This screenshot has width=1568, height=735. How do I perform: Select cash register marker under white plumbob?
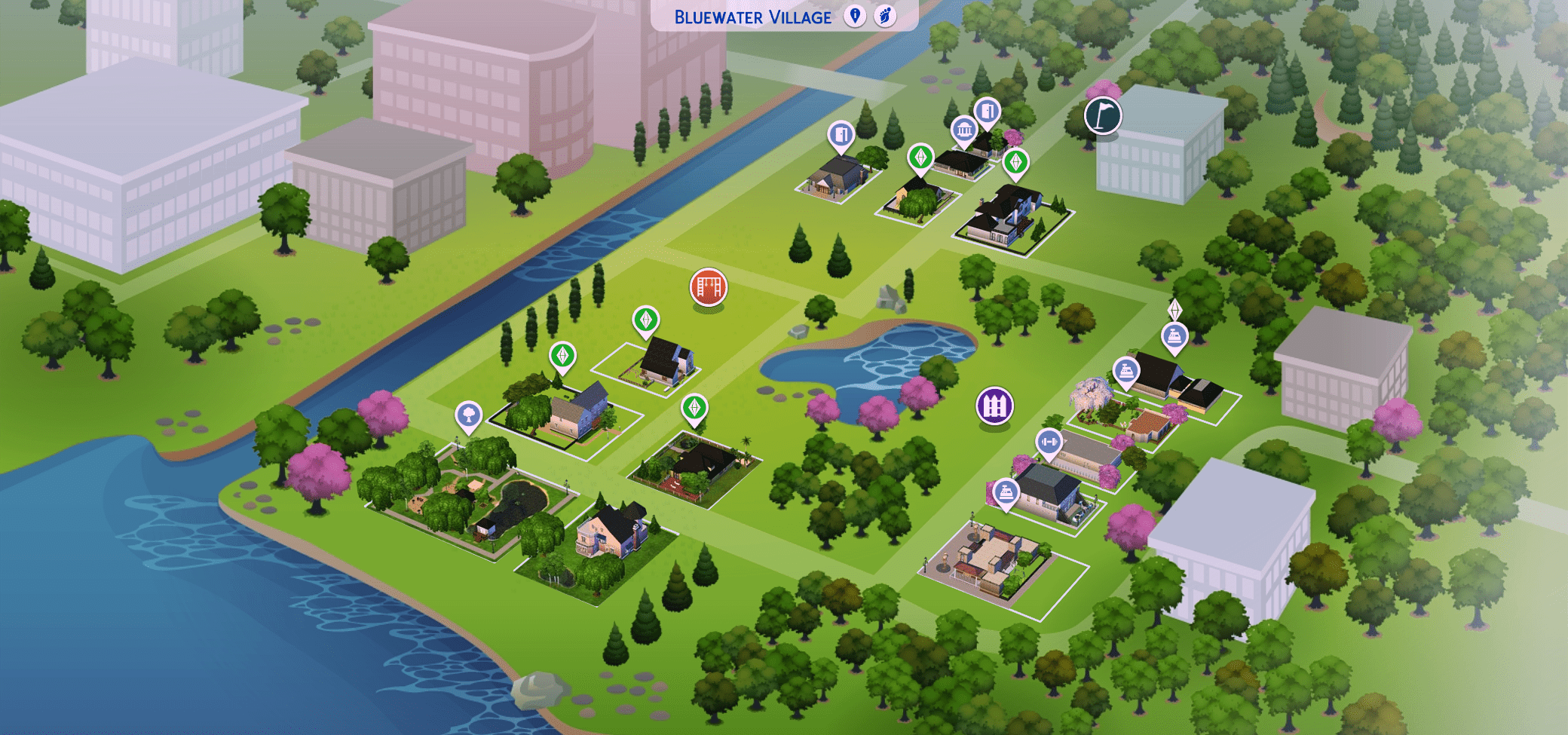(1174, 335)
